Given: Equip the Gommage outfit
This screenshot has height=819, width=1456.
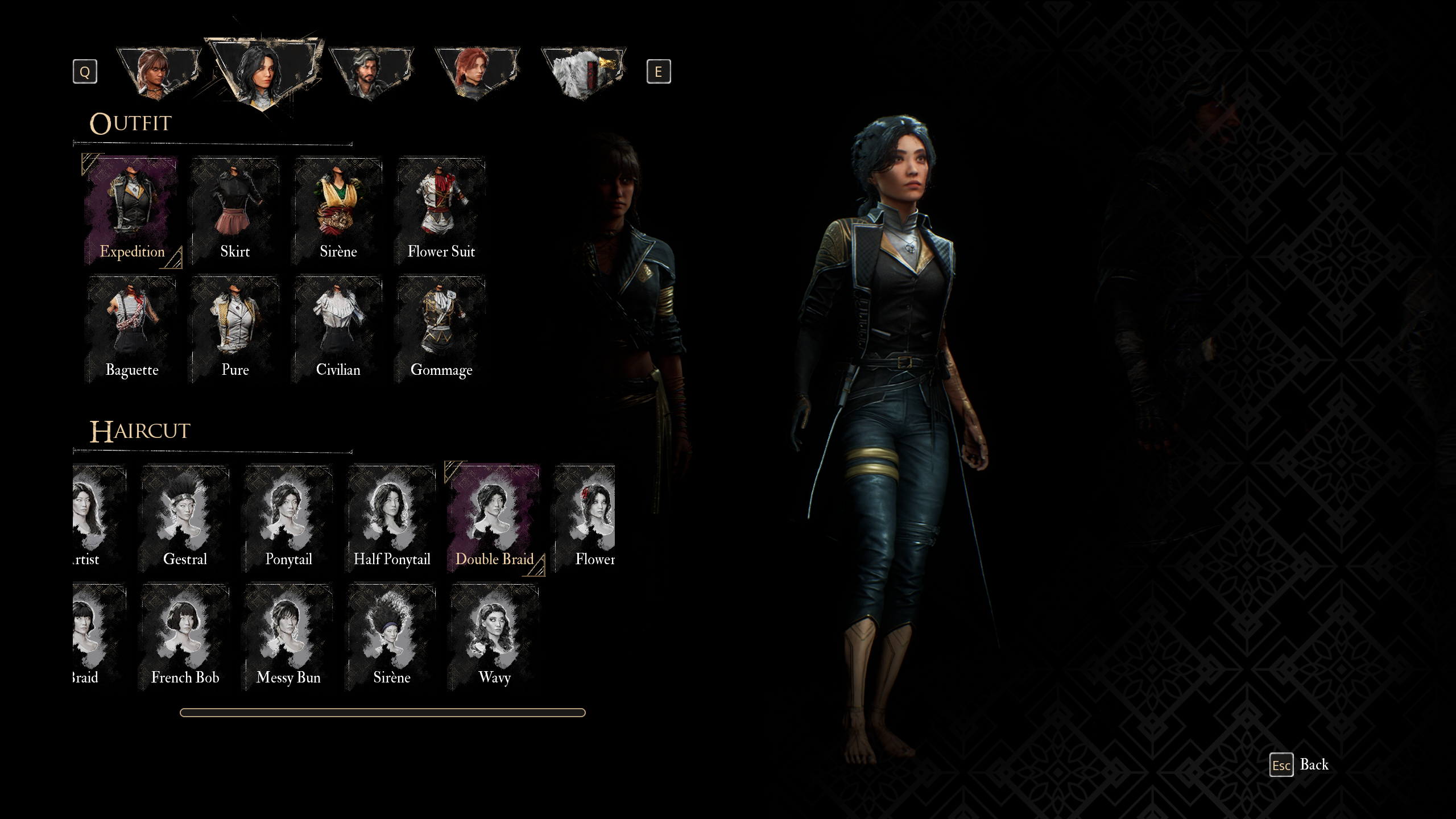Looking at the screenshot, I should pos(441,329).
